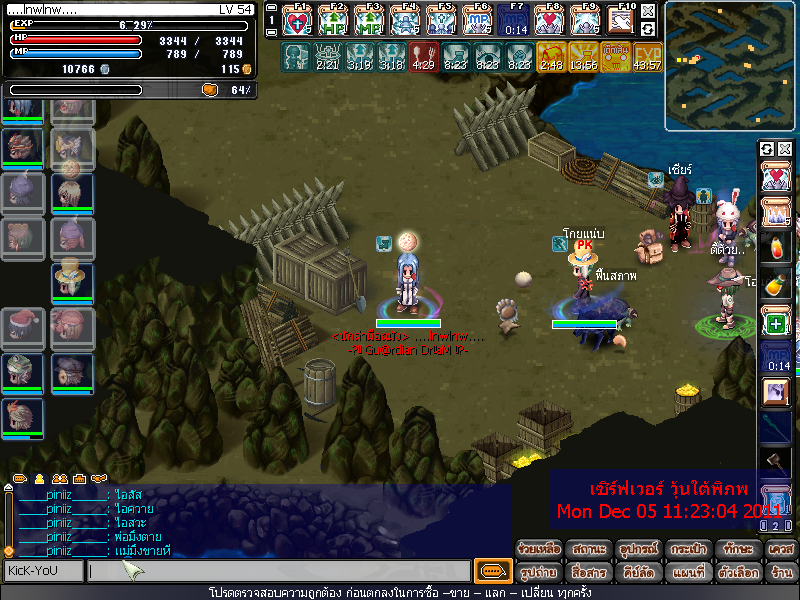Image resolution: width=800 pixels, height=600 pixels.
Task: Click the chat text input field
Action: click(278, 572)
